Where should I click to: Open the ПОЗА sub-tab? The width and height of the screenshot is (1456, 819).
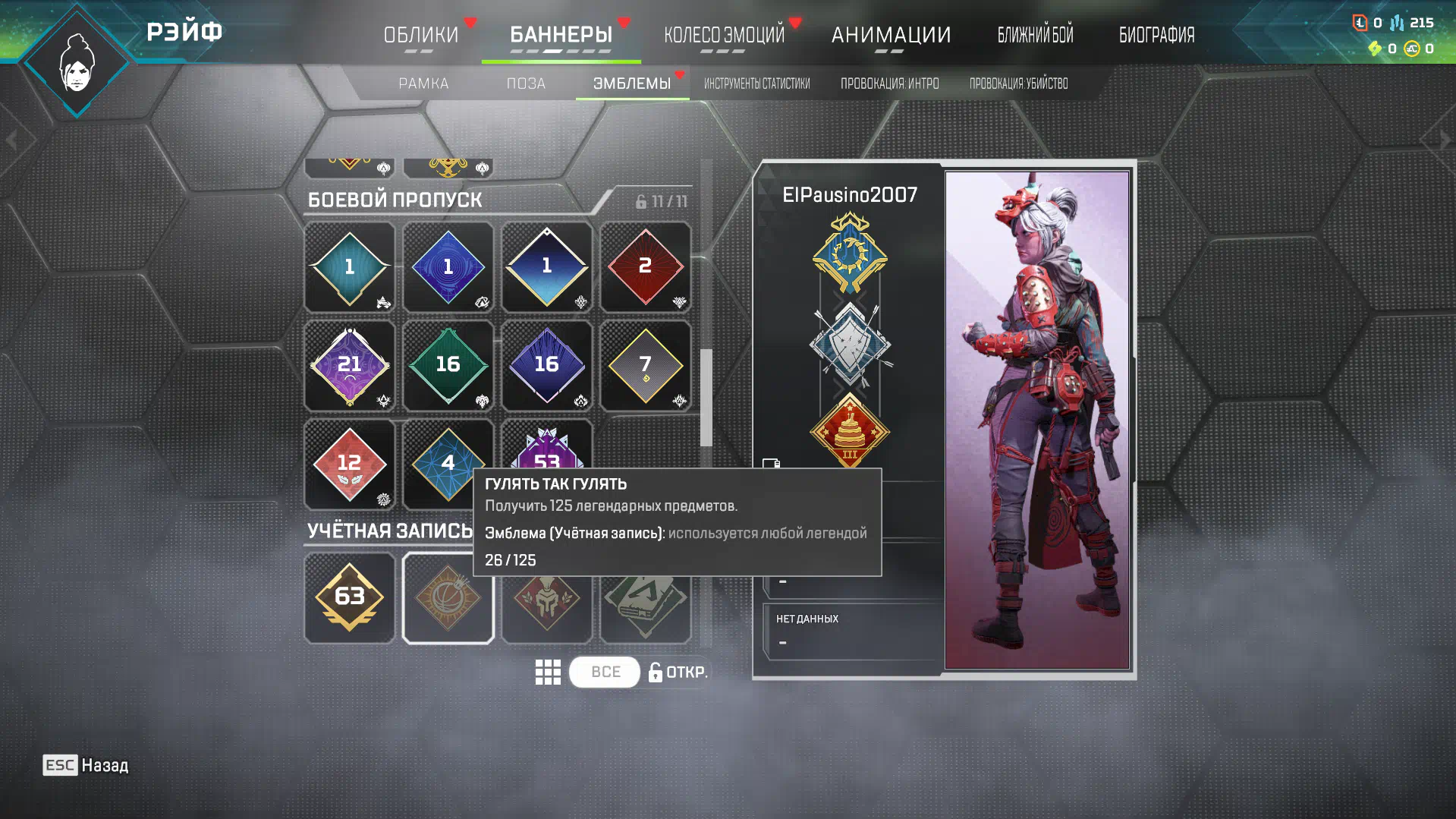[526, 83]
